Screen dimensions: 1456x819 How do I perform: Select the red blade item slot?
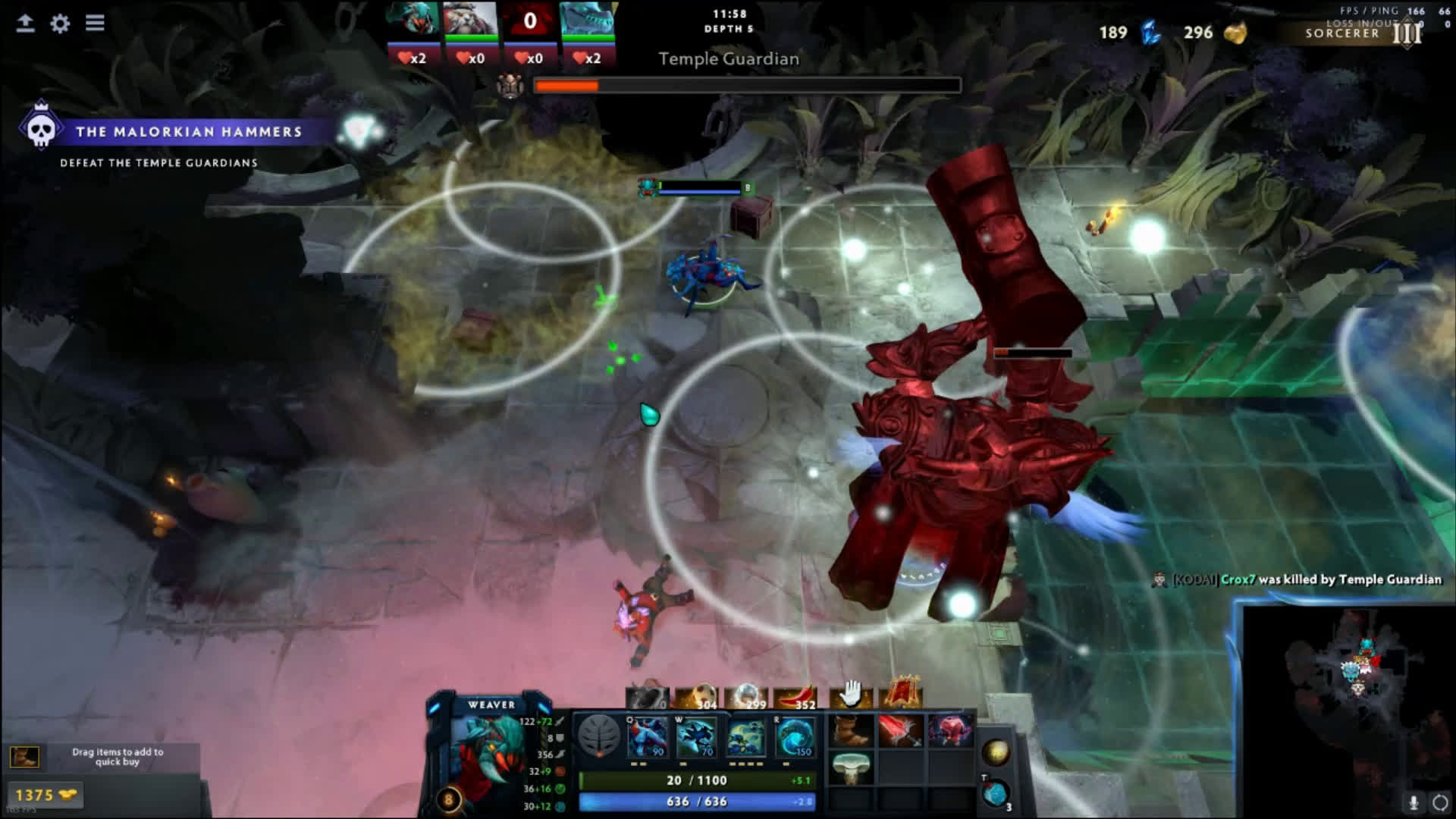pyautogui.click(x=899, y=731)
